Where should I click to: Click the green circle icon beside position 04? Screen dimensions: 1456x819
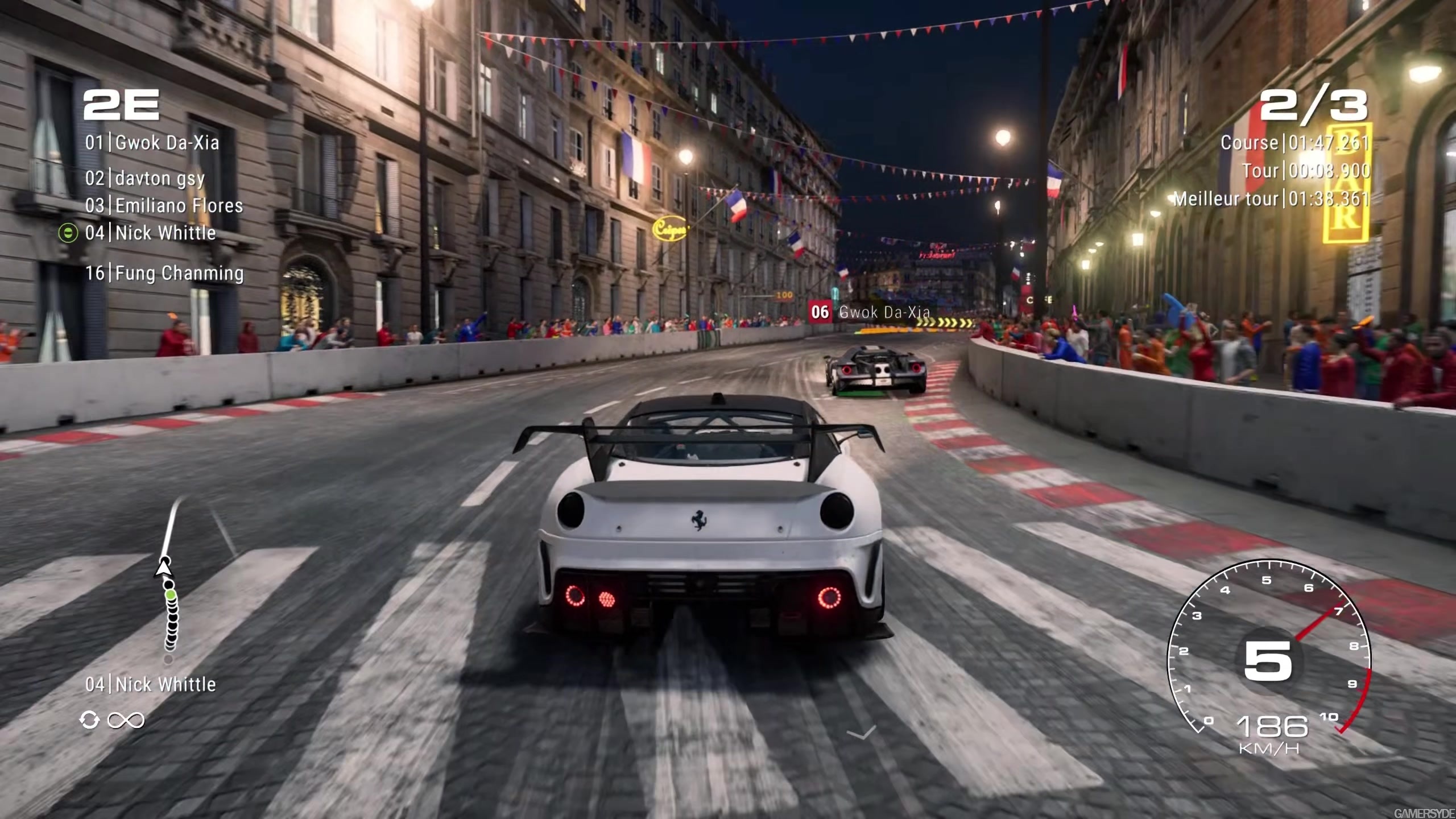(68, 233)
